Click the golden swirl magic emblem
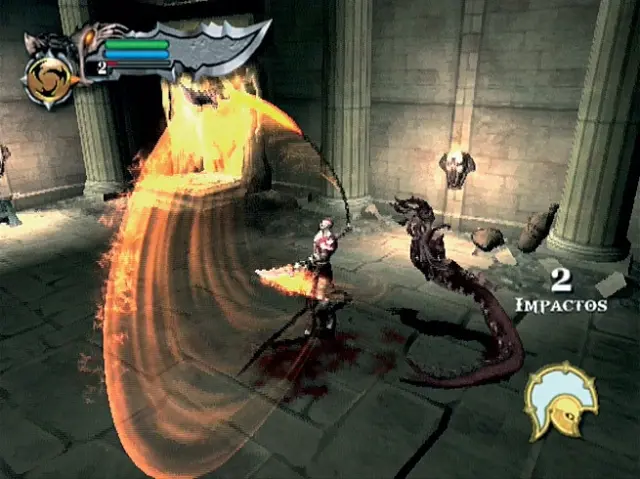Viewport: 640px width, 479px height. (x=49, y=82)
